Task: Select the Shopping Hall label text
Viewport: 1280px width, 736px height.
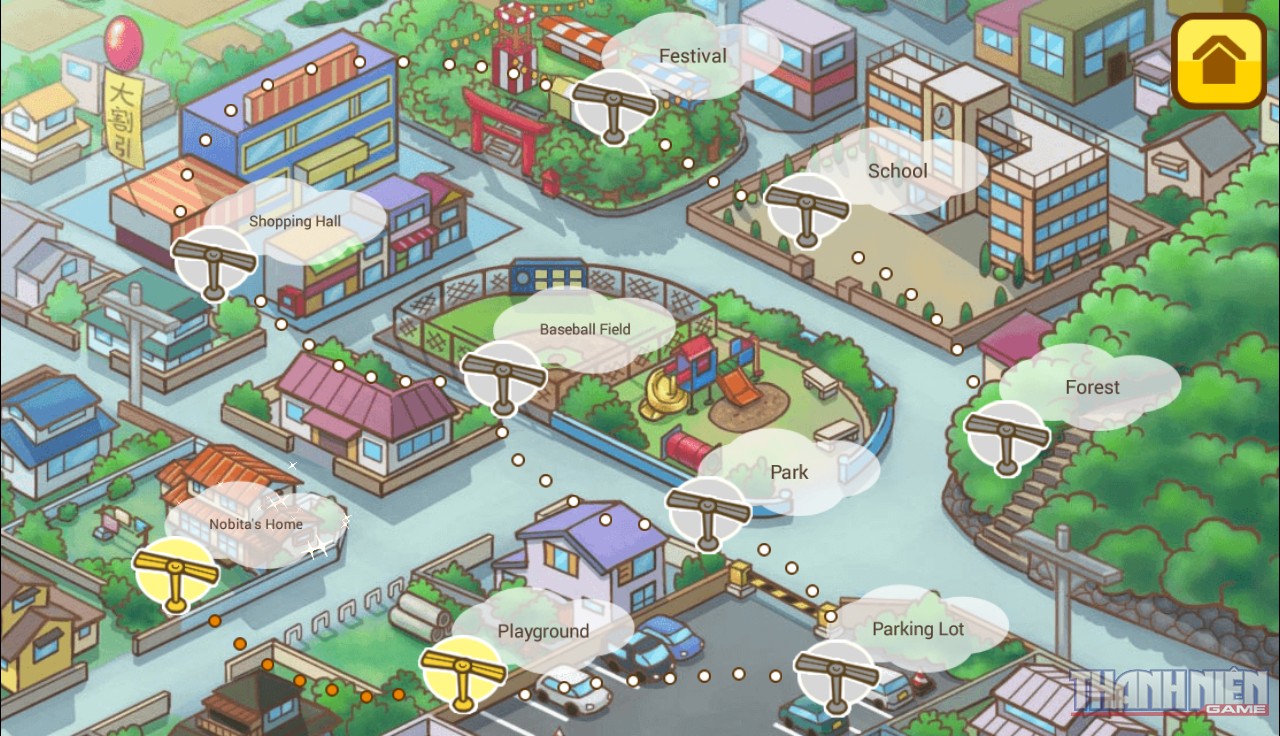Action: pyautogui.click(x=295, y=221)
